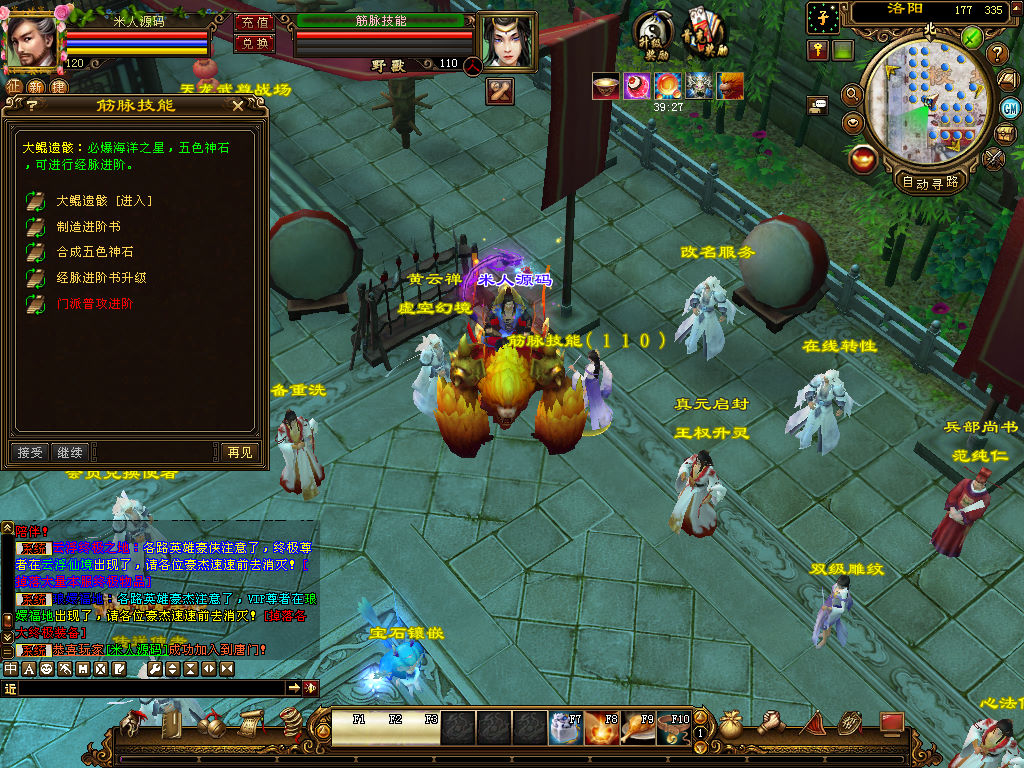Open the 充值 recharge button
This screenshot has height=768, width=1024.
coord(254,22)
